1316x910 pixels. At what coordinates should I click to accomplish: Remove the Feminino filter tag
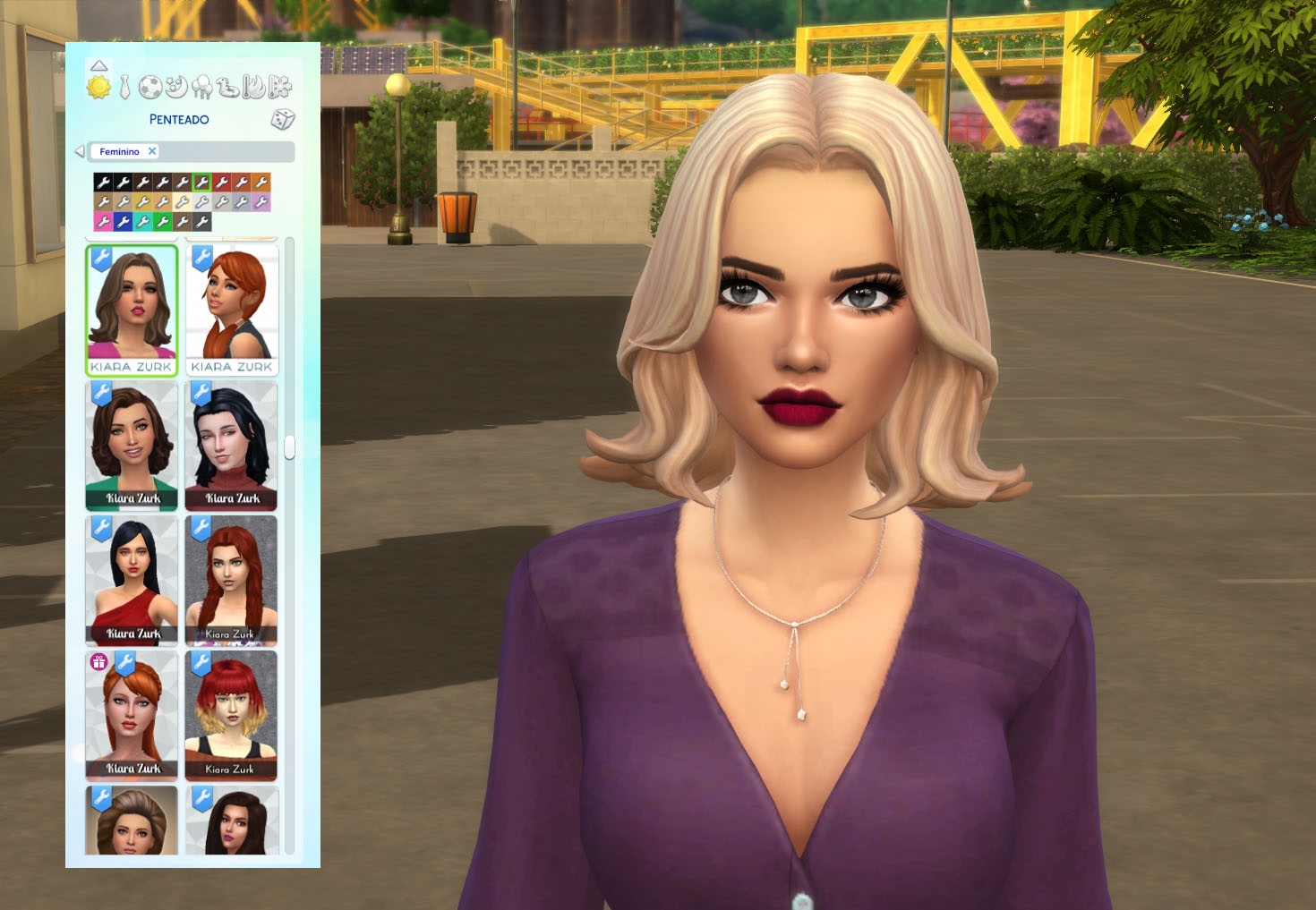tap(151, 151)
